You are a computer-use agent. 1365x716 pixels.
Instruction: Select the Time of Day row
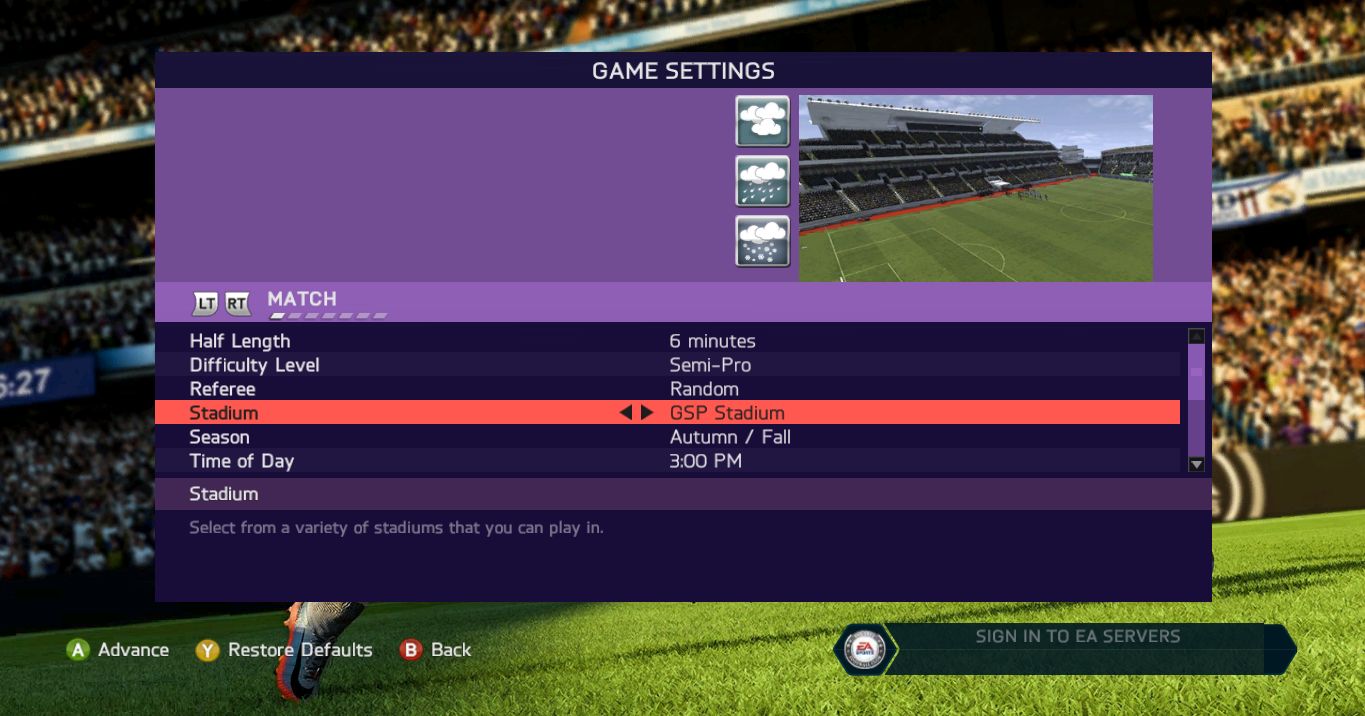pos(667,461)
